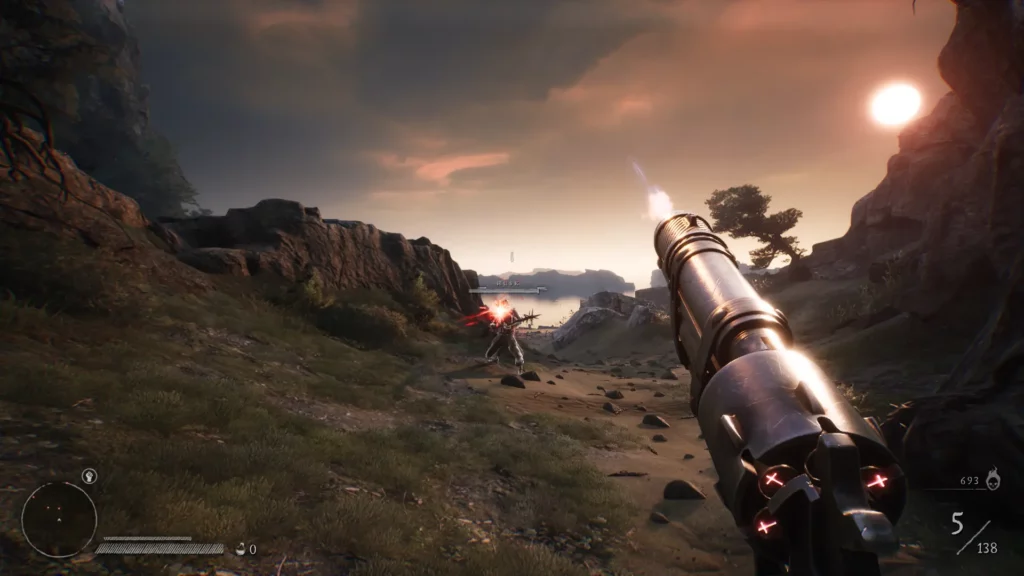Click the circular minimap radar
Image resolution: width=1024 pixels, height=576 pixels.
(x=59, y=519)
